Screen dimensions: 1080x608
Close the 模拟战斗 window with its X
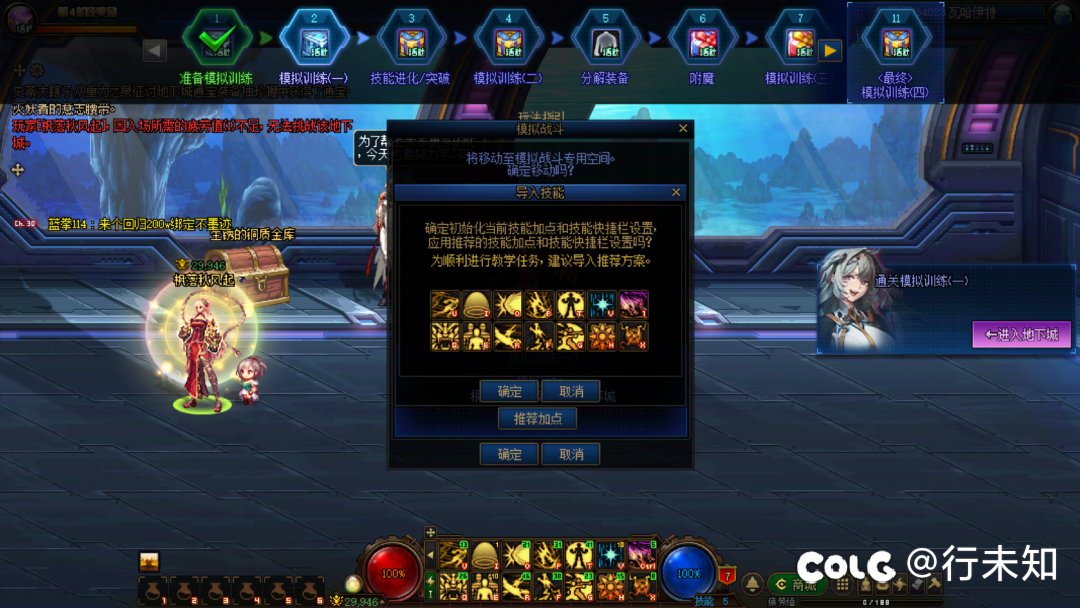(x=683, y=129)
